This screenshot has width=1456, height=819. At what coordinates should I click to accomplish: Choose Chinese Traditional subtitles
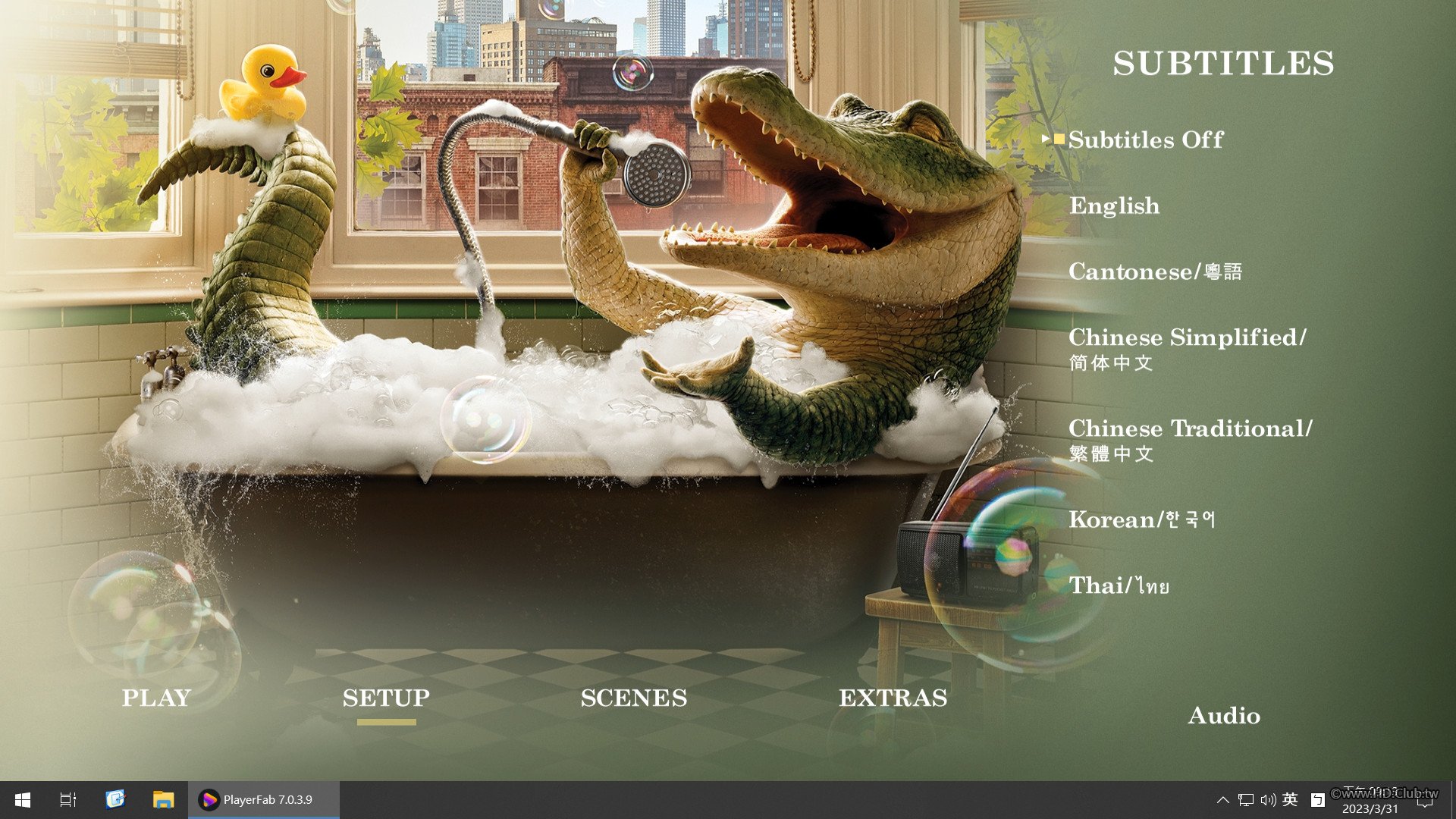(x=1190, y=439)
